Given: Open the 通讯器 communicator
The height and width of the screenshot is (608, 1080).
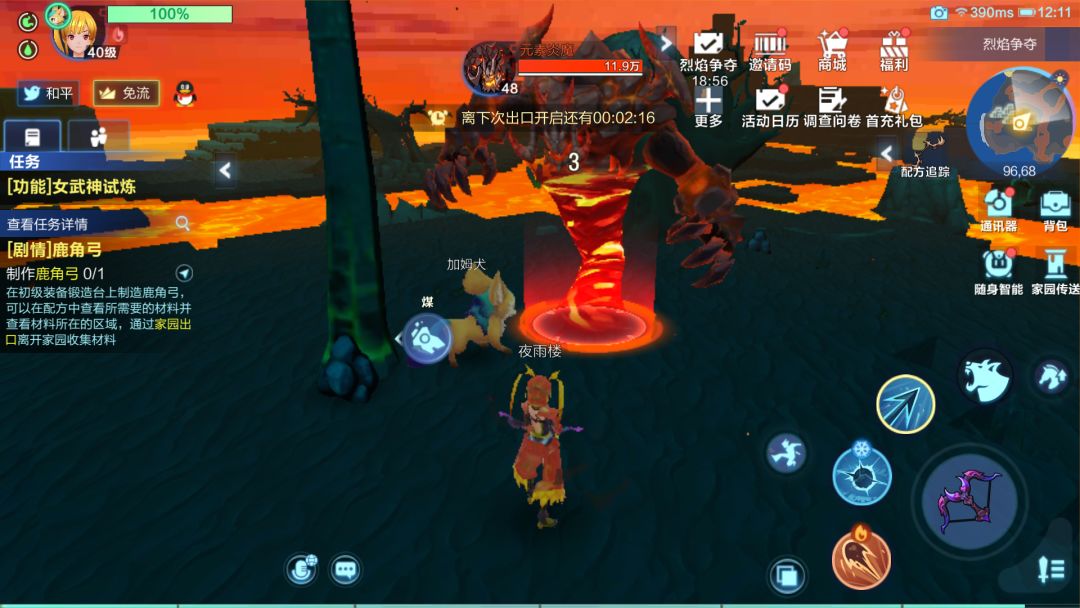Looking at the screenshot, I should (x=998, y=210).
